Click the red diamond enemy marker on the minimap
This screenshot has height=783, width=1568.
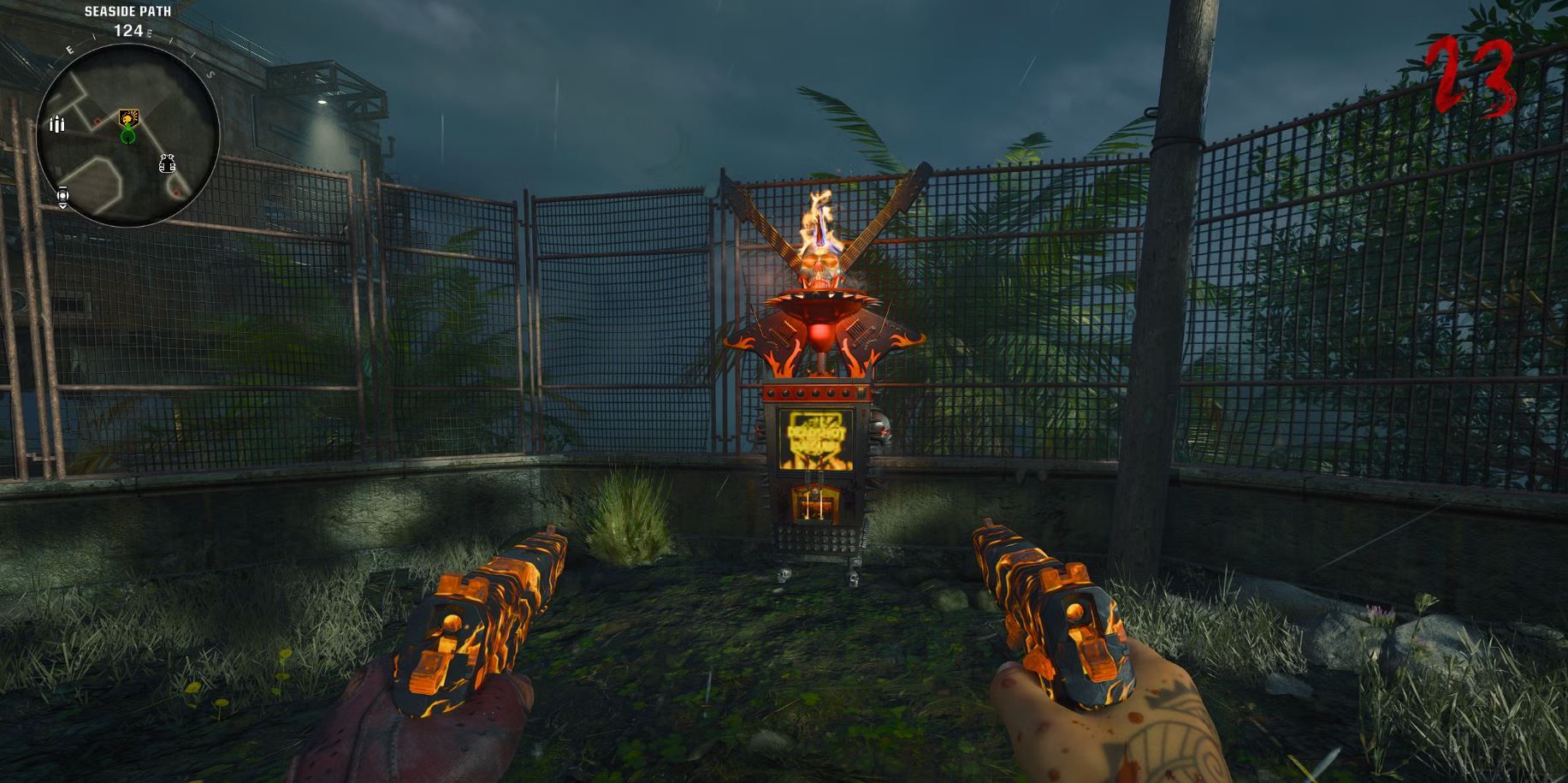point(97,121)
